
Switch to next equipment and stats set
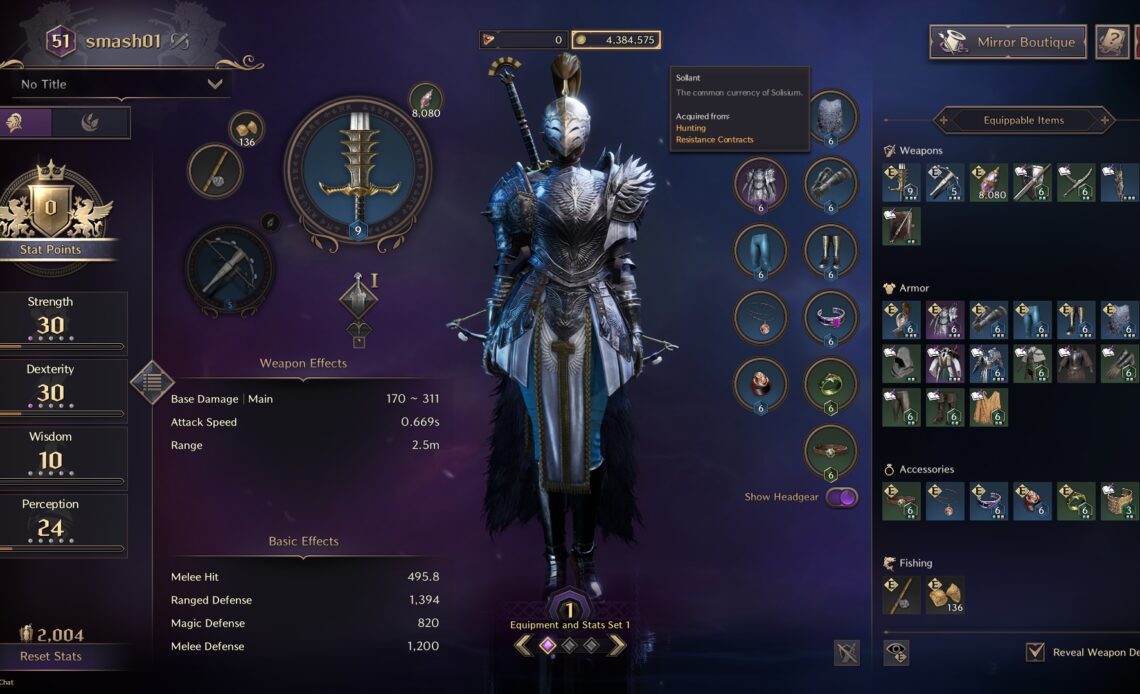pos(617,645)
